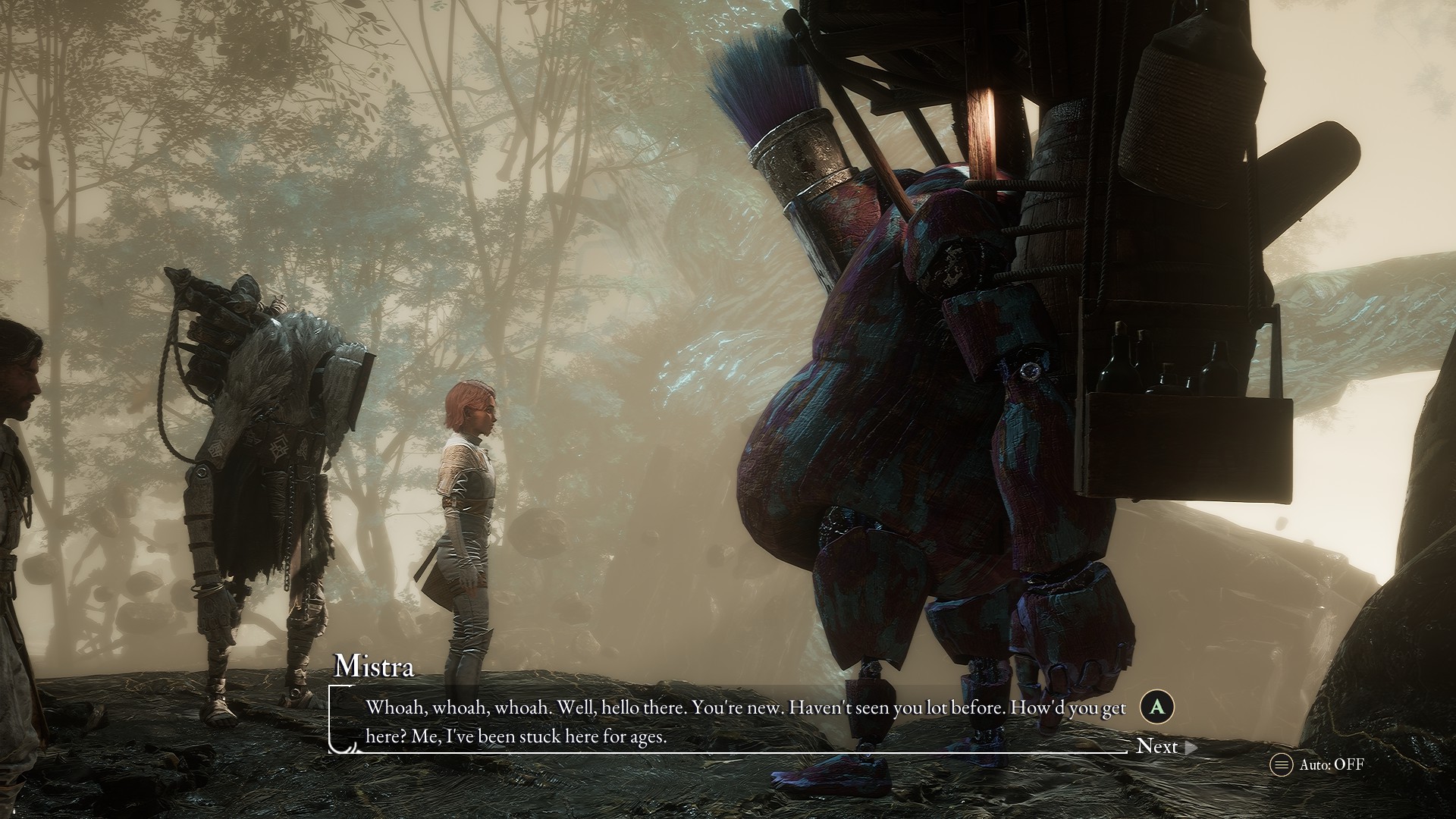Screen dimensions: 1456x819
Task: Toggle the Auto dialogue setting
Action: tap(1318, 764)
